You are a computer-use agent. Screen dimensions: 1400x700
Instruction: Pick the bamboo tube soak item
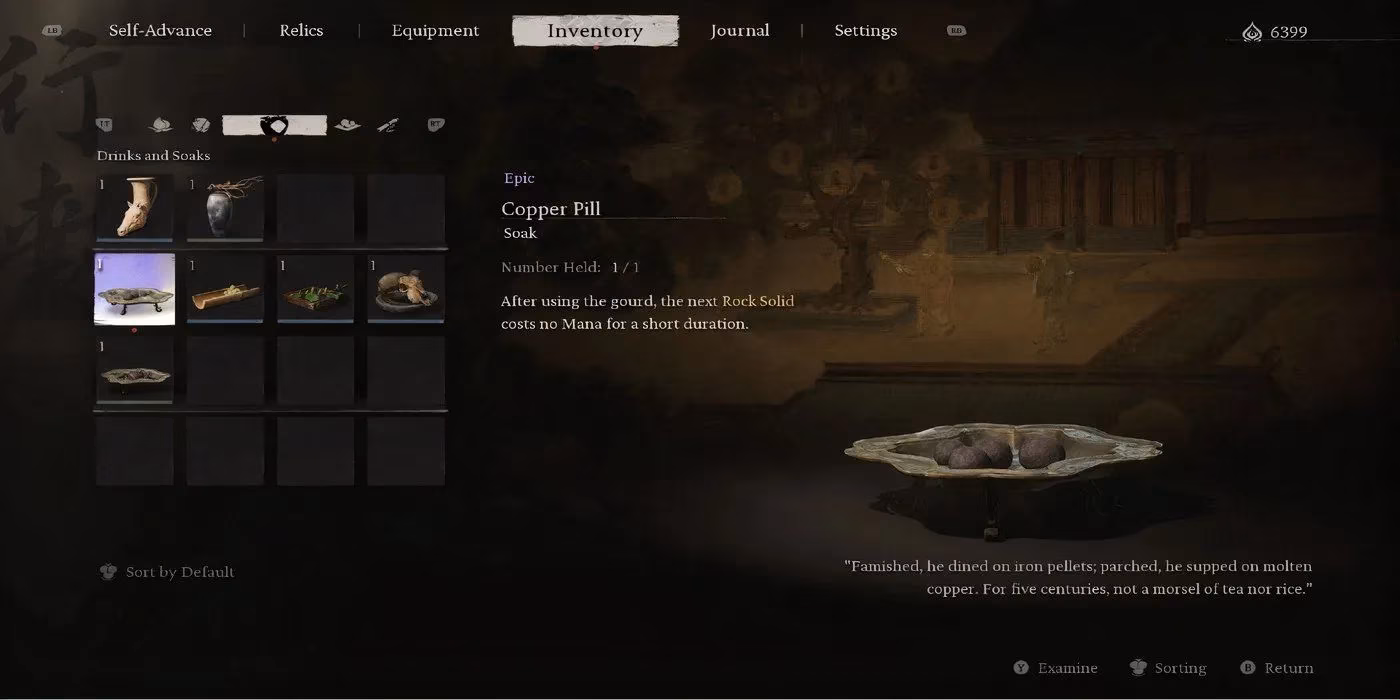point(225,289)
